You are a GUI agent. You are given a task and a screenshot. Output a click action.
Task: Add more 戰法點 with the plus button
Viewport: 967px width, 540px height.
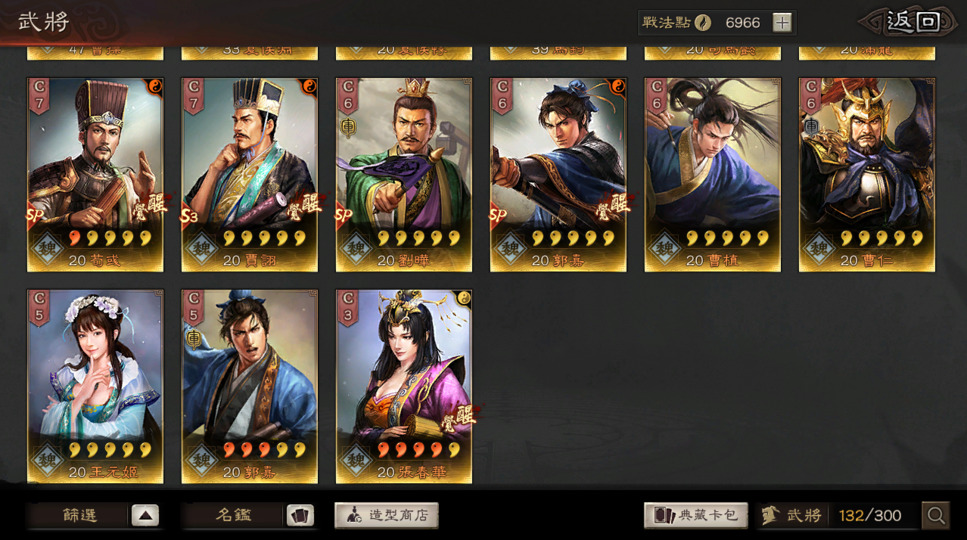tap(782, 22)
